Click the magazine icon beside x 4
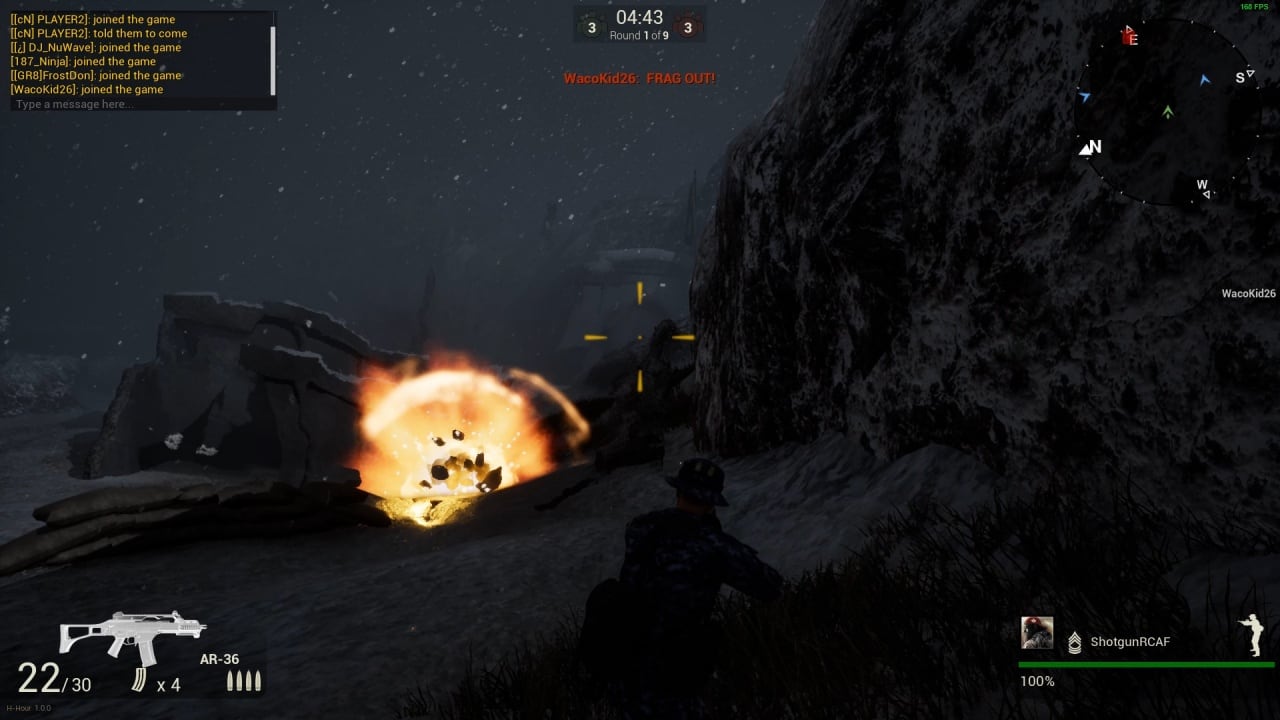1280x720 pixels. pyautogui.click(x=139, y=681)
